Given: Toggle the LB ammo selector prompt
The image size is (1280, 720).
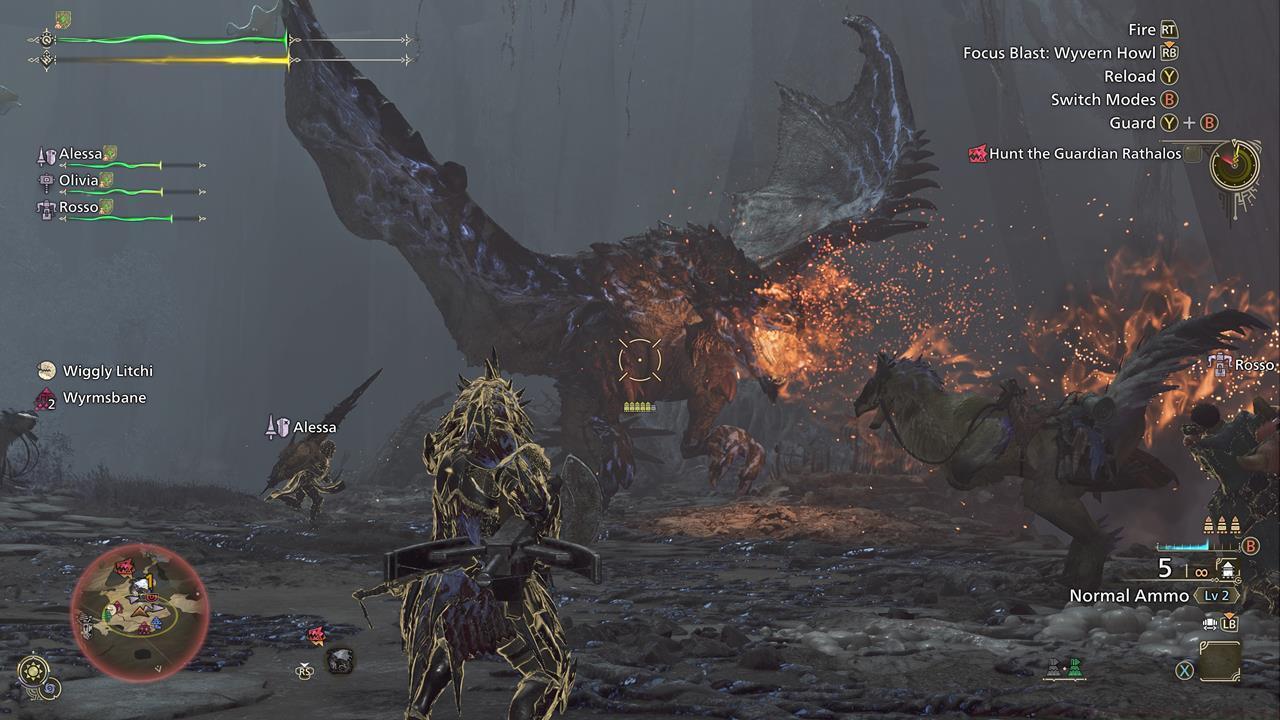Looking at the screenshot, I should (1230, 624).
